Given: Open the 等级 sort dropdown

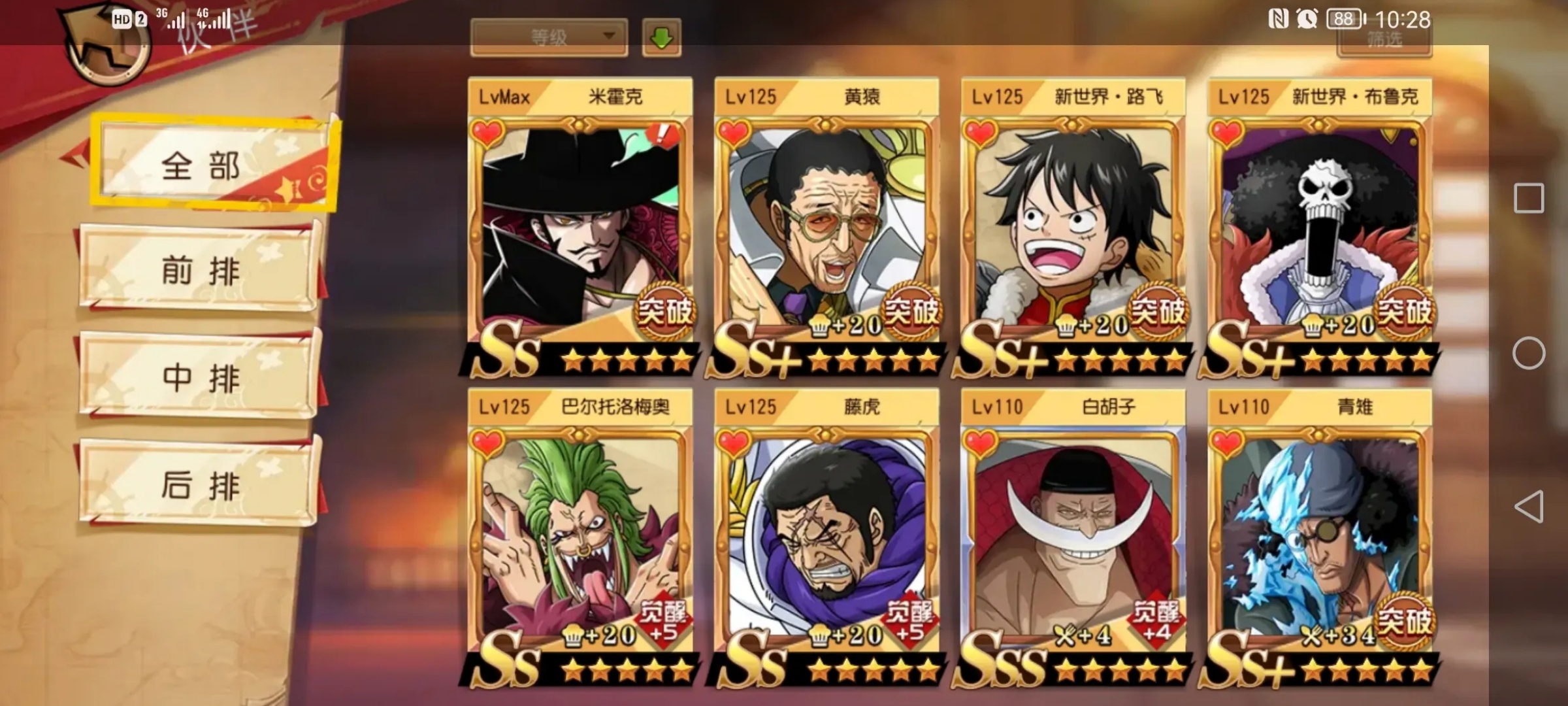Looking at the screenshot, I should (x=549, y=37).
